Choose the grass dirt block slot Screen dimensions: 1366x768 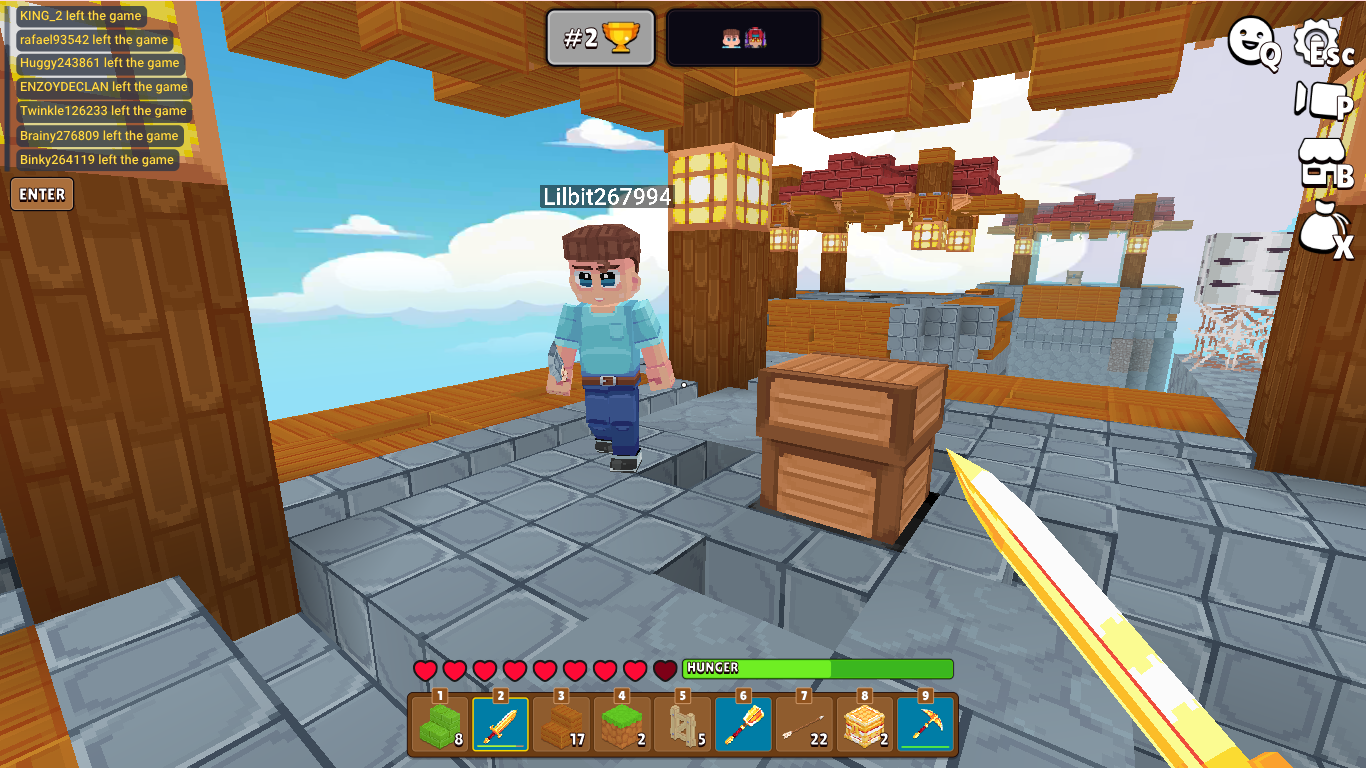pos(622,724)
